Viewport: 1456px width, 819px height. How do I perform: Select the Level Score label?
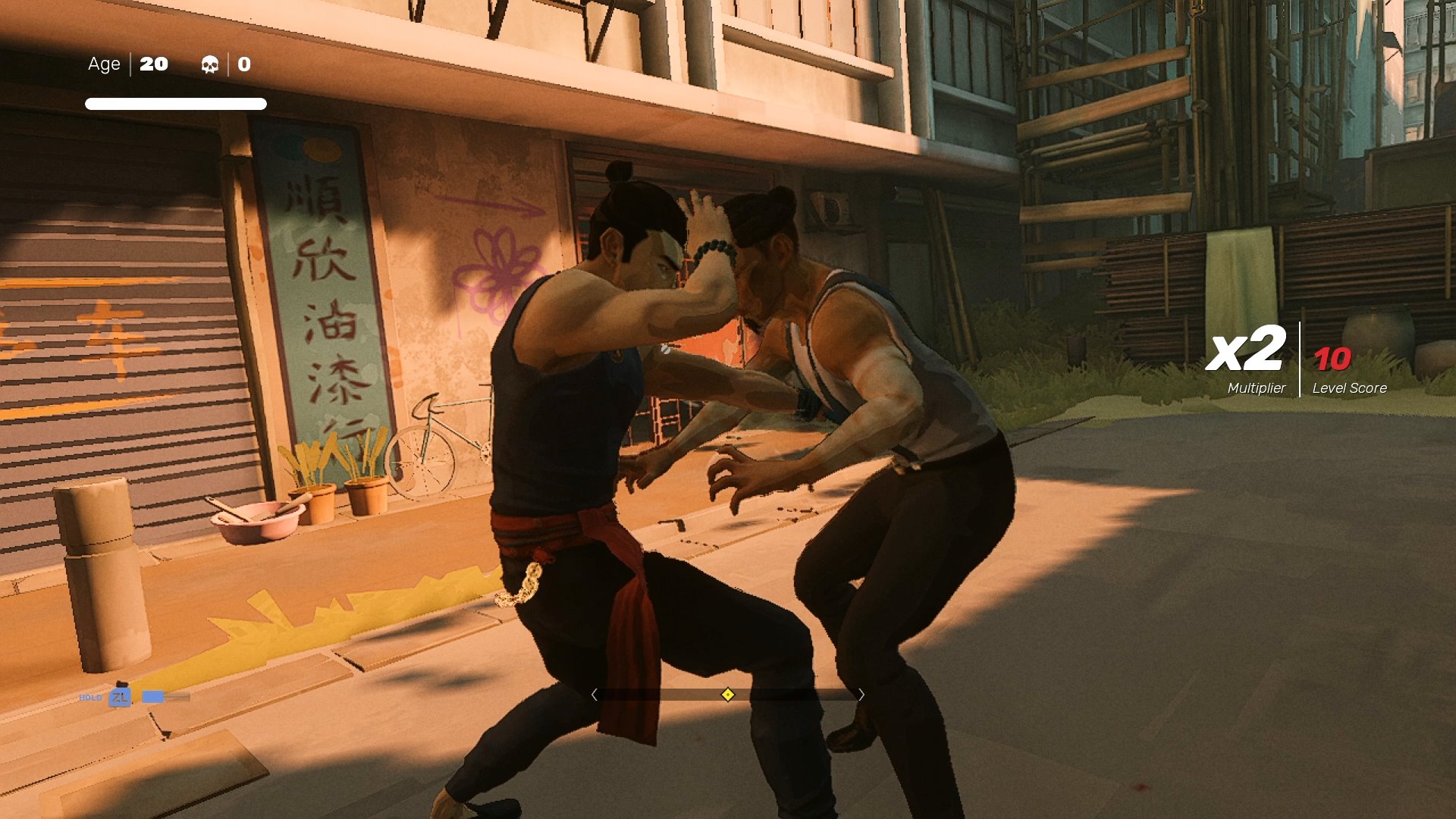coord(1349,388)
